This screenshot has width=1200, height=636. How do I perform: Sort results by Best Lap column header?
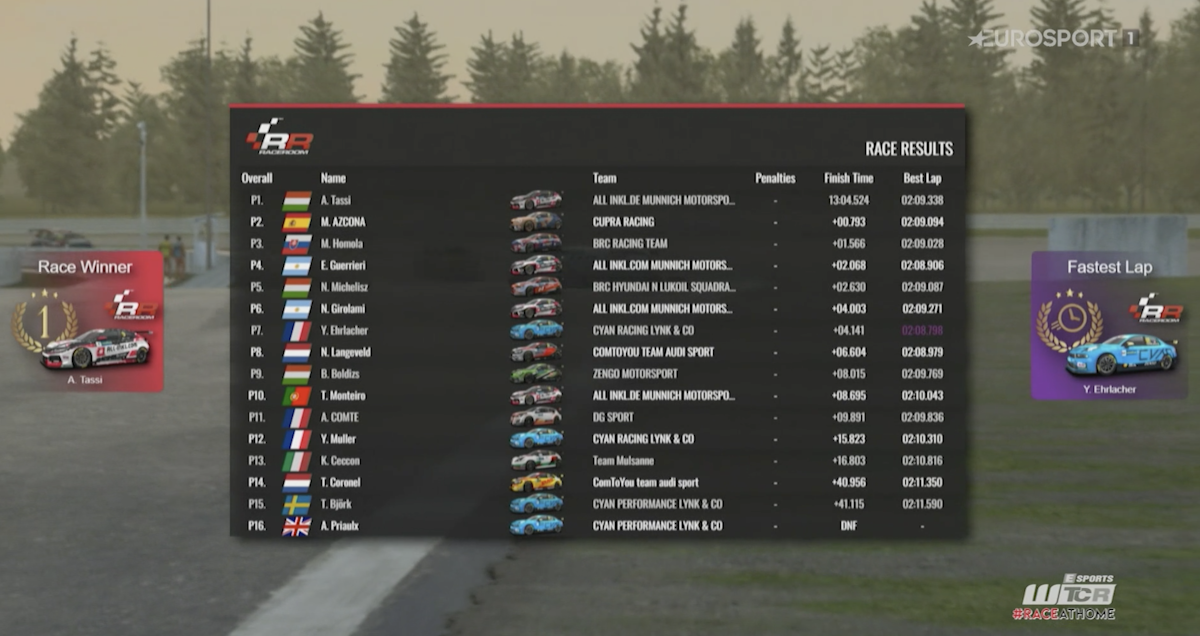920,178
